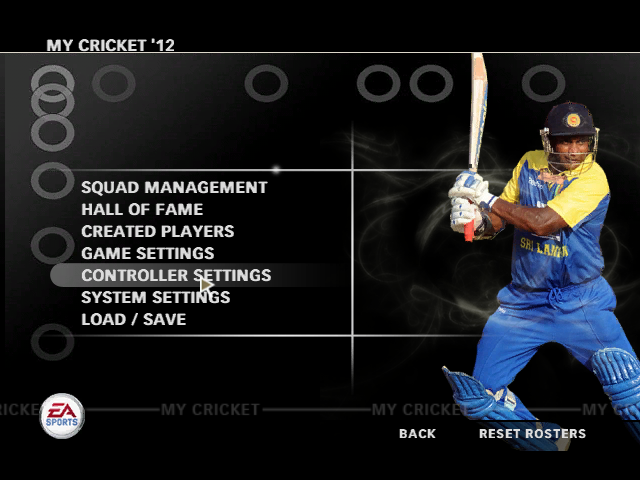640x480 pixels.
Task: Activate Reset Rosters
Action: [x=532, y=434]
